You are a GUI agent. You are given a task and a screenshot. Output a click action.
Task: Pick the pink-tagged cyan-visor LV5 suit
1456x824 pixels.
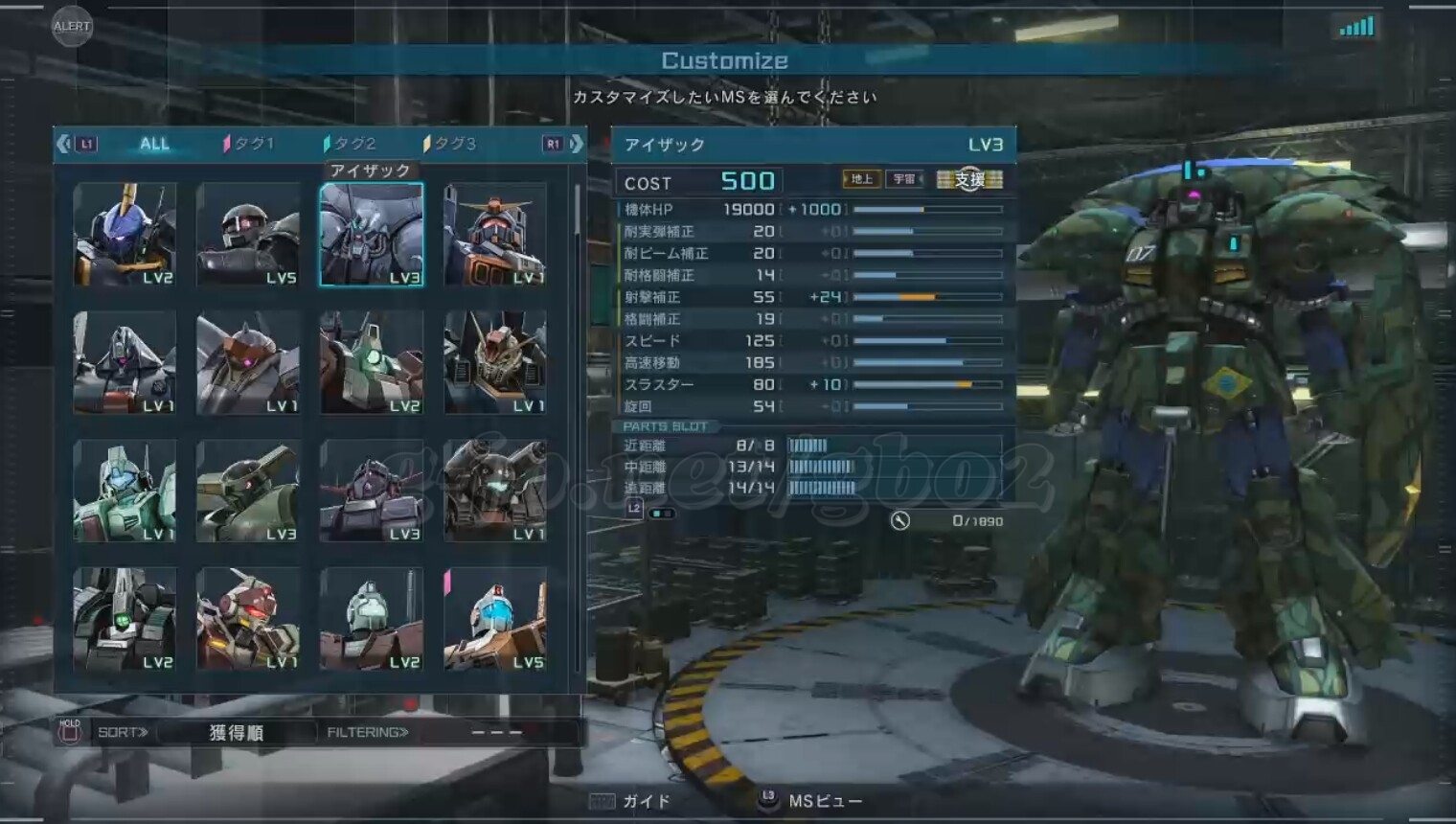tap(495, 619)
